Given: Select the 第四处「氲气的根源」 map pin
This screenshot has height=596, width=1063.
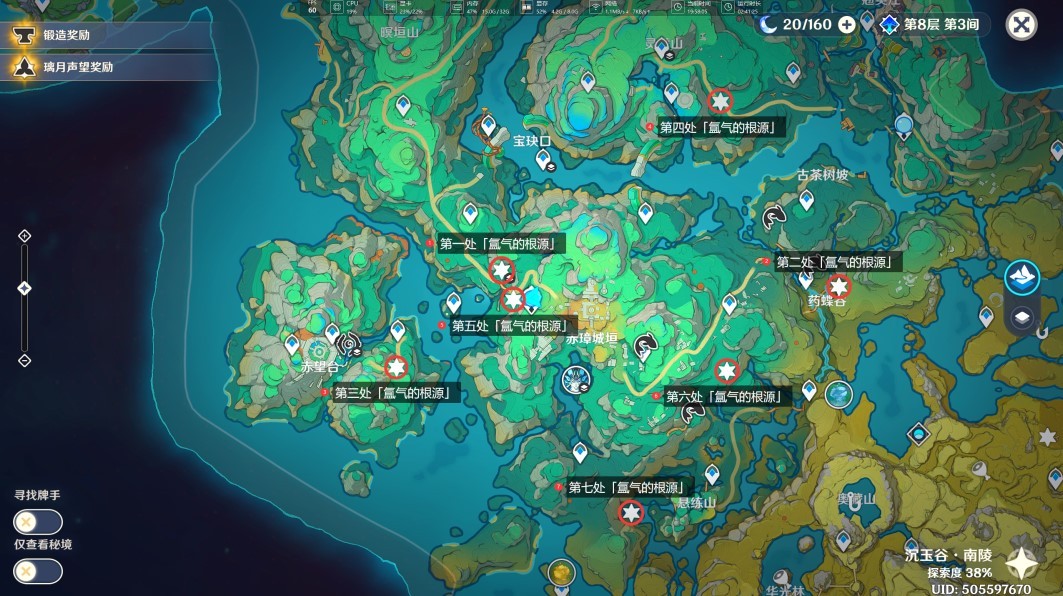Looking at the screenshot, I should click(719, 101).
